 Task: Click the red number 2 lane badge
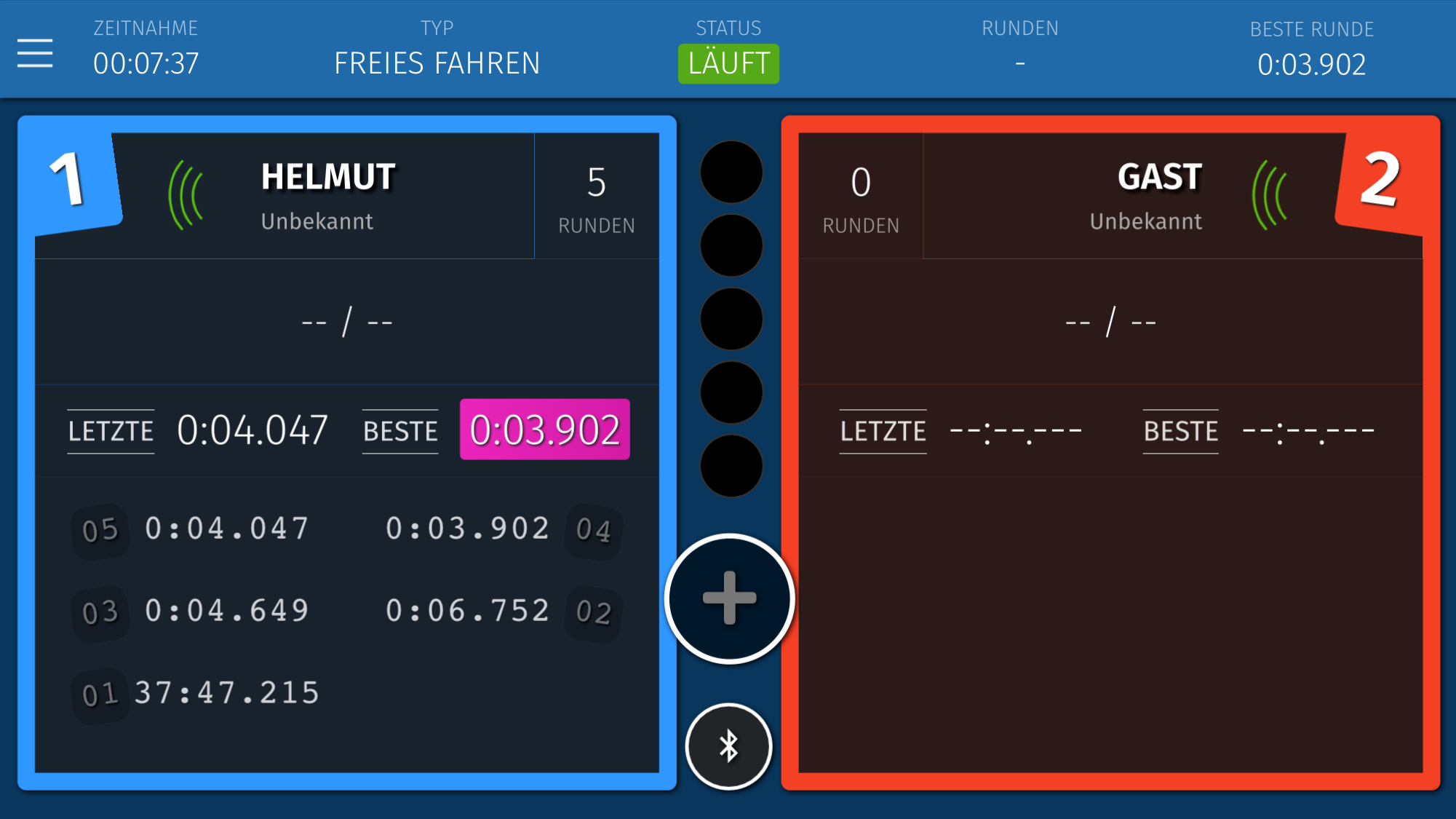pos(1380,180)
